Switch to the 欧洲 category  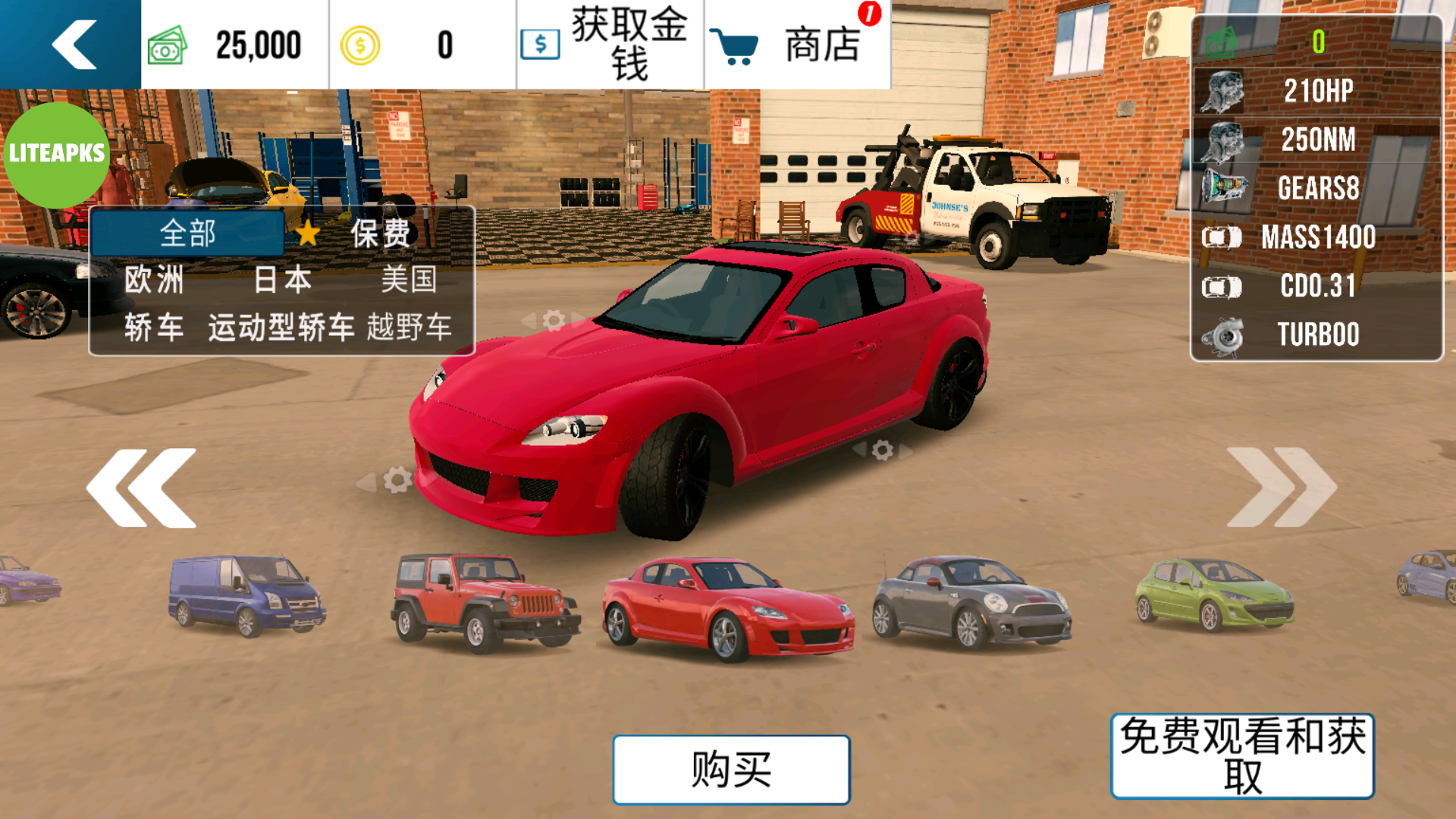pyautogui.click(x=155, y=280)
